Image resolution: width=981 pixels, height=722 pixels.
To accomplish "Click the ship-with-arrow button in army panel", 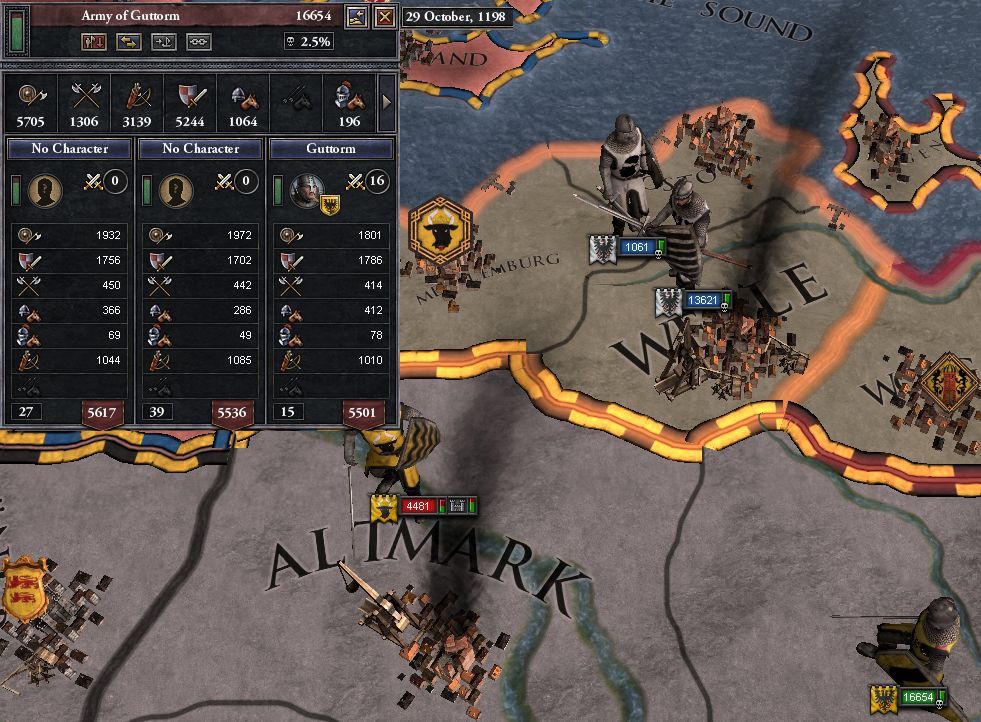I will point(164,42).
